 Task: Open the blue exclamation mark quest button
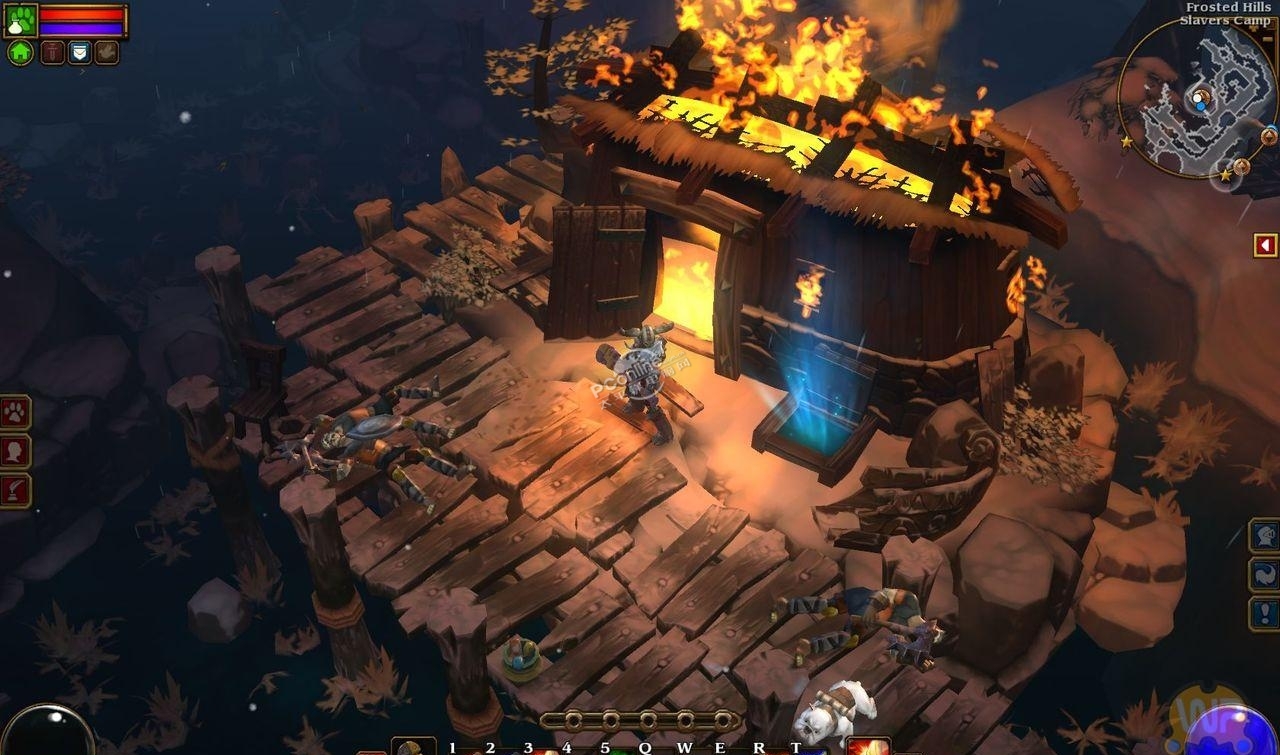click(1264, 613)
